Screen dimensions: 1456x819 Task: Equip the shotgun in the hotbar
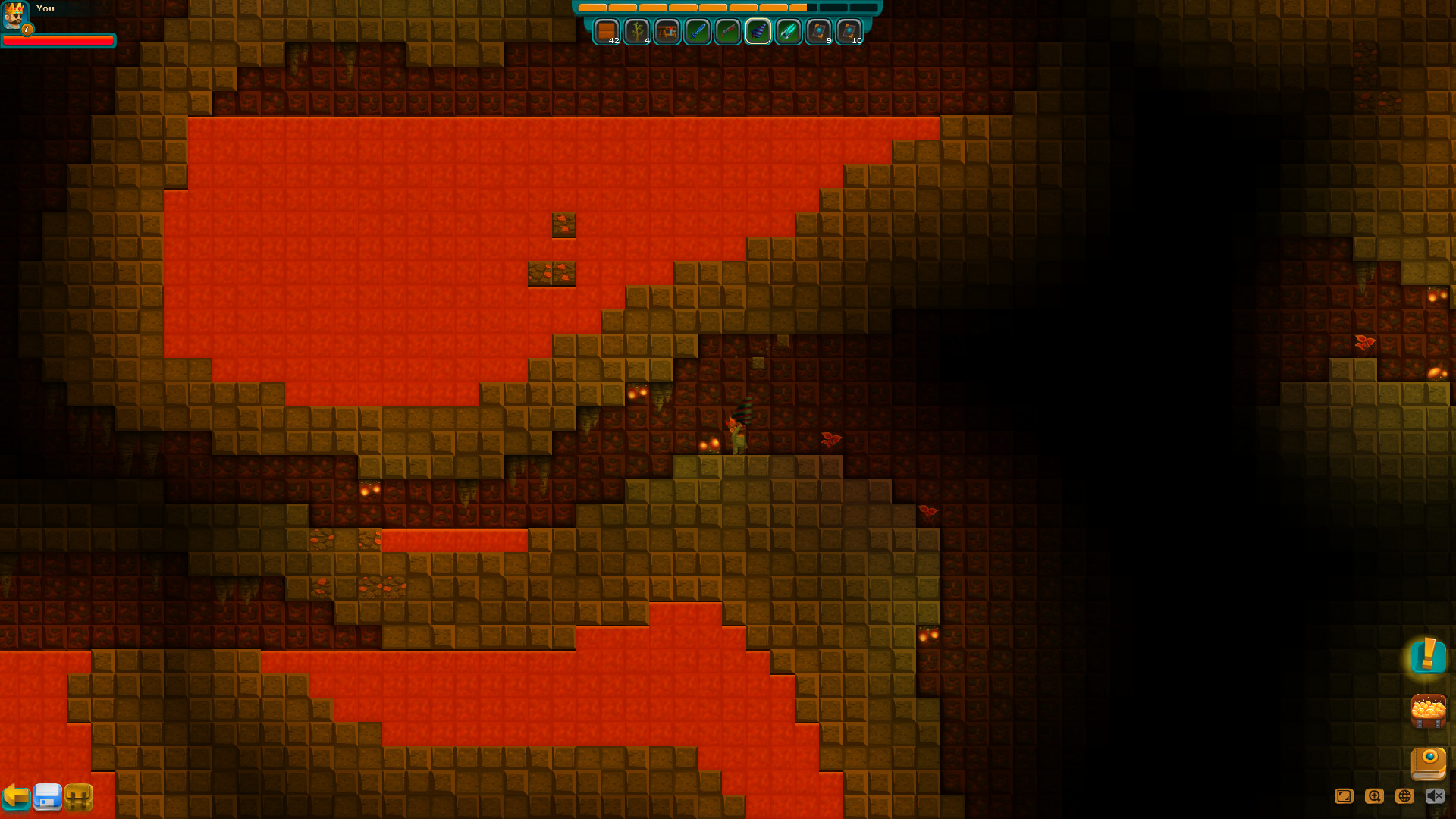(726, 32)
